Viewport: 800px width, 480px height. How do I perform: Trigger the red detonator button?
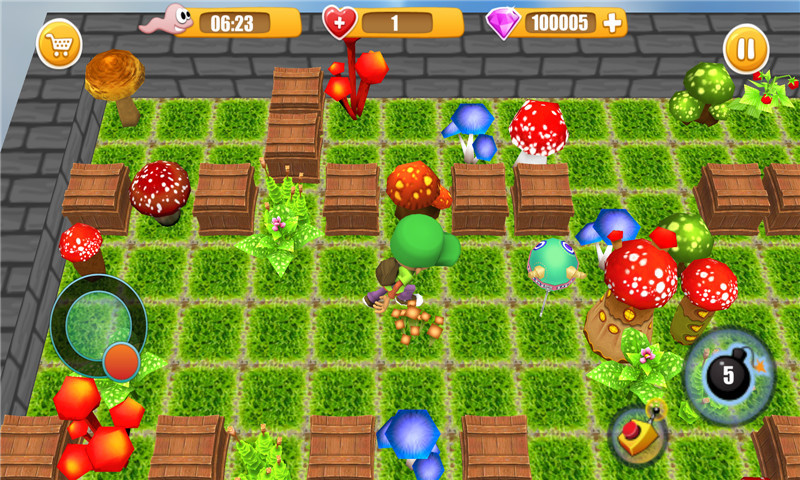click(638, 433)
